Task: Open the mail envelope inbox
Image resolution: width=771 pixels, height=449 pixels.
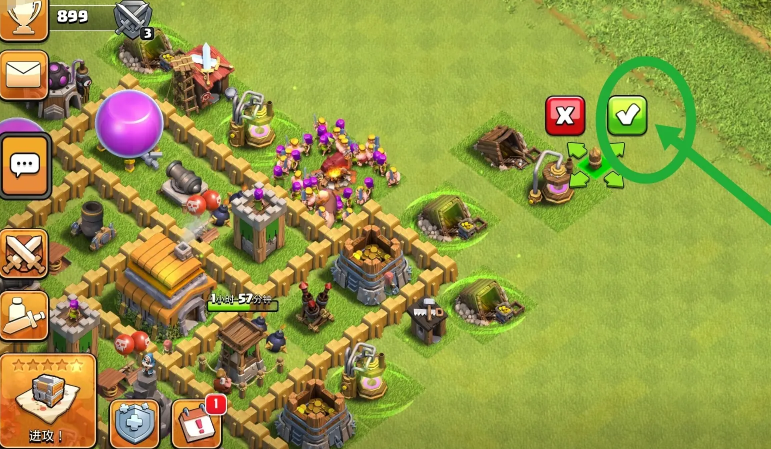Action: [23, 75]
